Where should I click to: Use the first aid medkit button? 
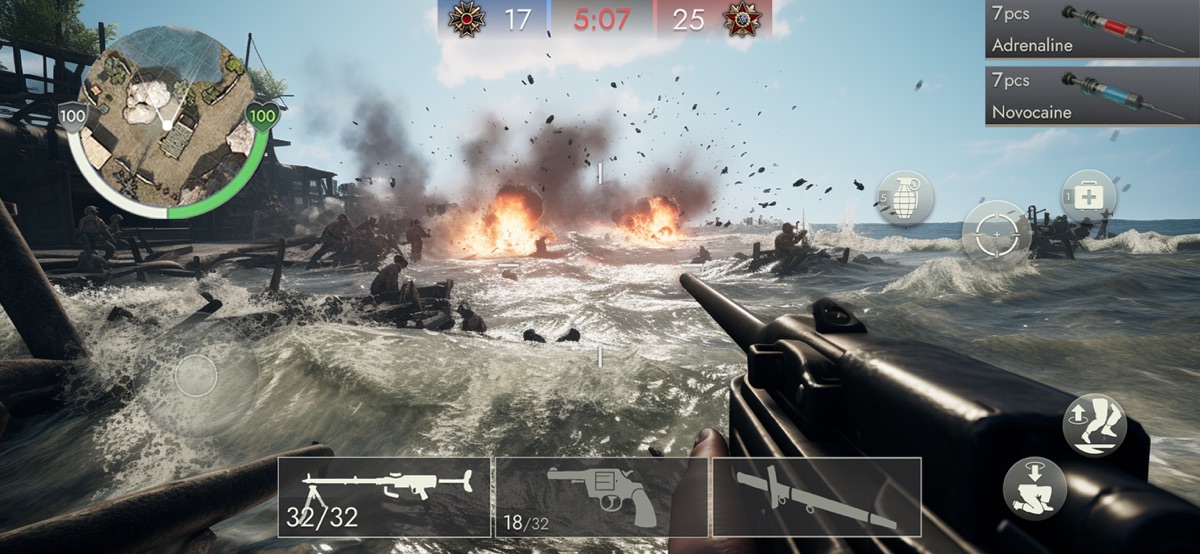point(1088,197)
